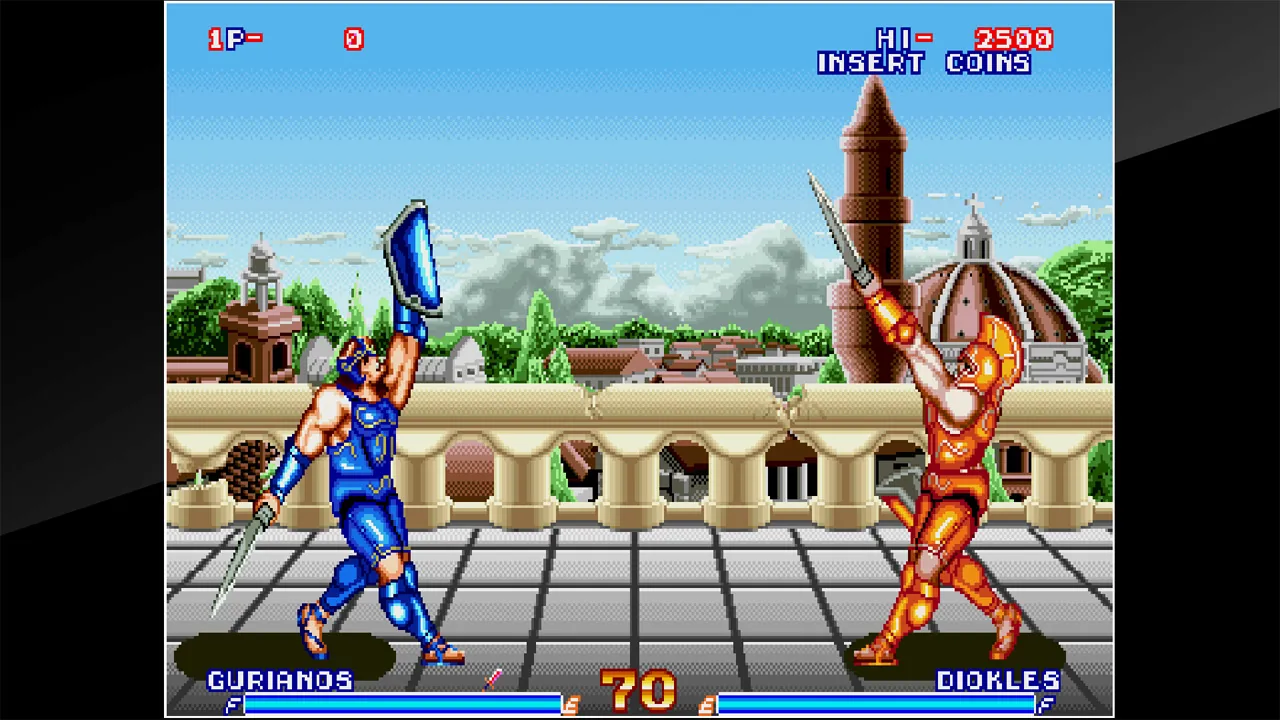The width and height of the screenshot is (1280, 720).
Task: Click the GURIANOS name label
Action: 281,681
